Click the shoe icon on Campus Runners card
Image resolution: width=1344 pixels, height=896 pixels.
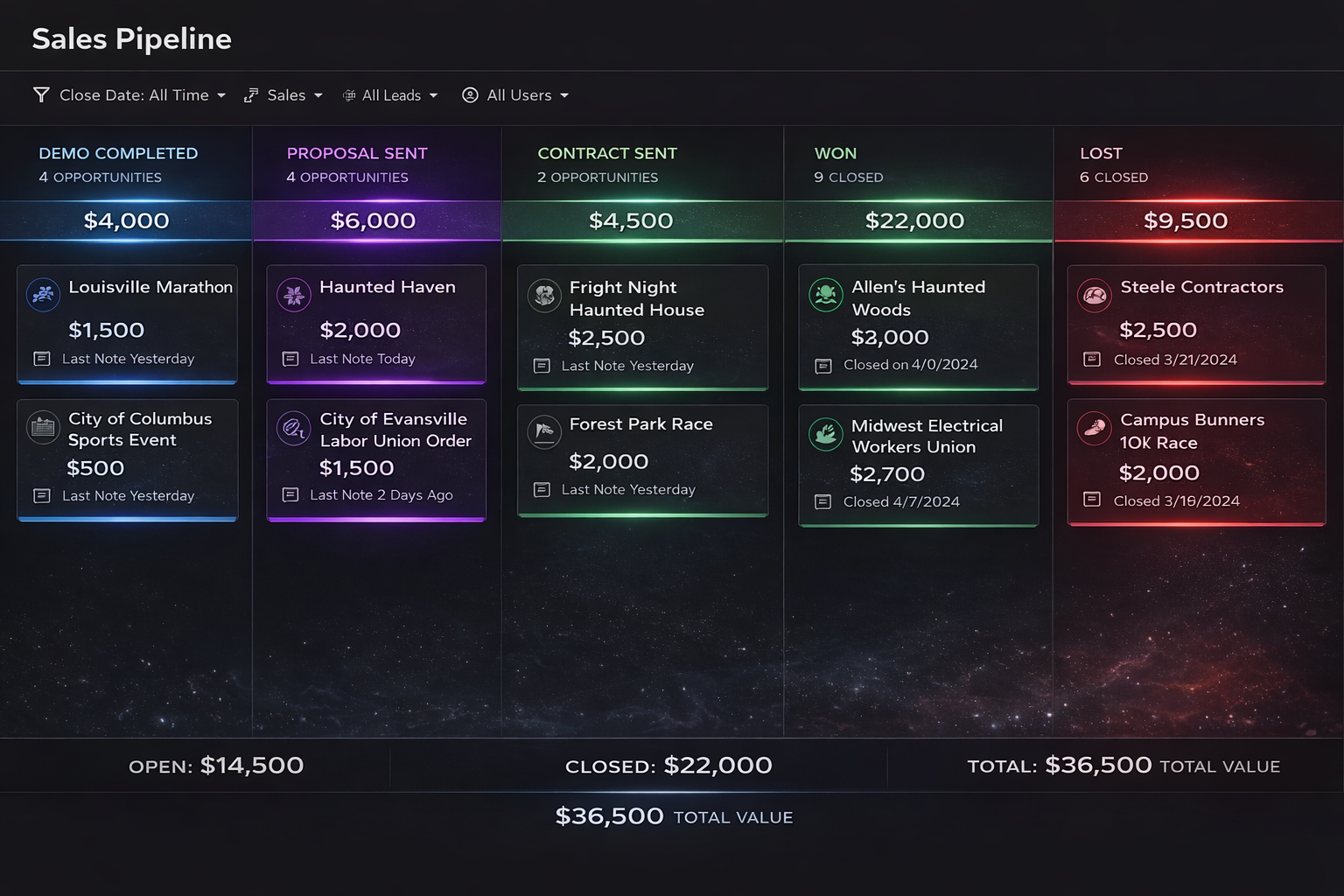[x=1094, y=428]
